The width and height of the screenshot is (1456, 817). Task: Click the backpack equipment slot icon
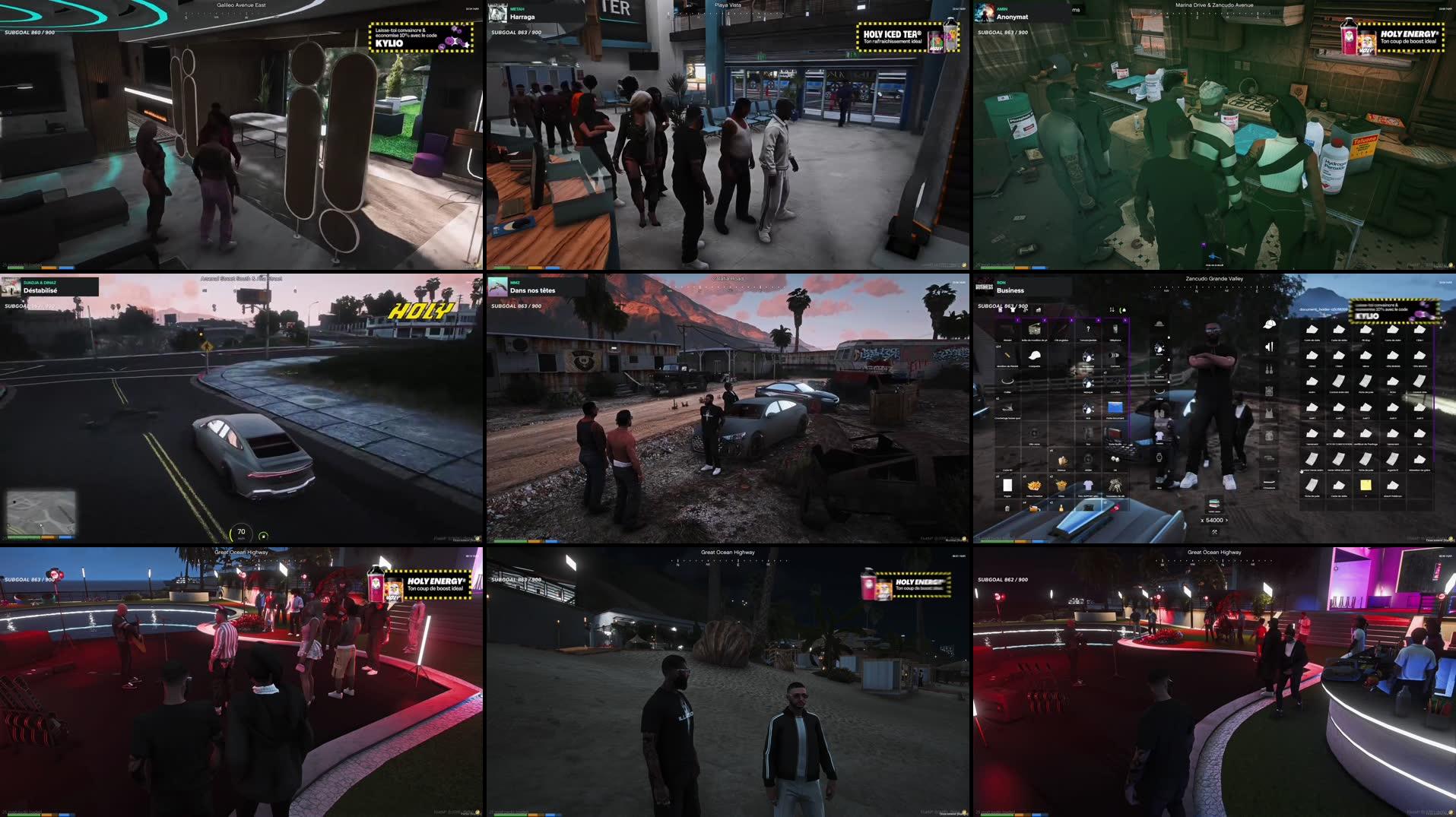(1270, 390)
